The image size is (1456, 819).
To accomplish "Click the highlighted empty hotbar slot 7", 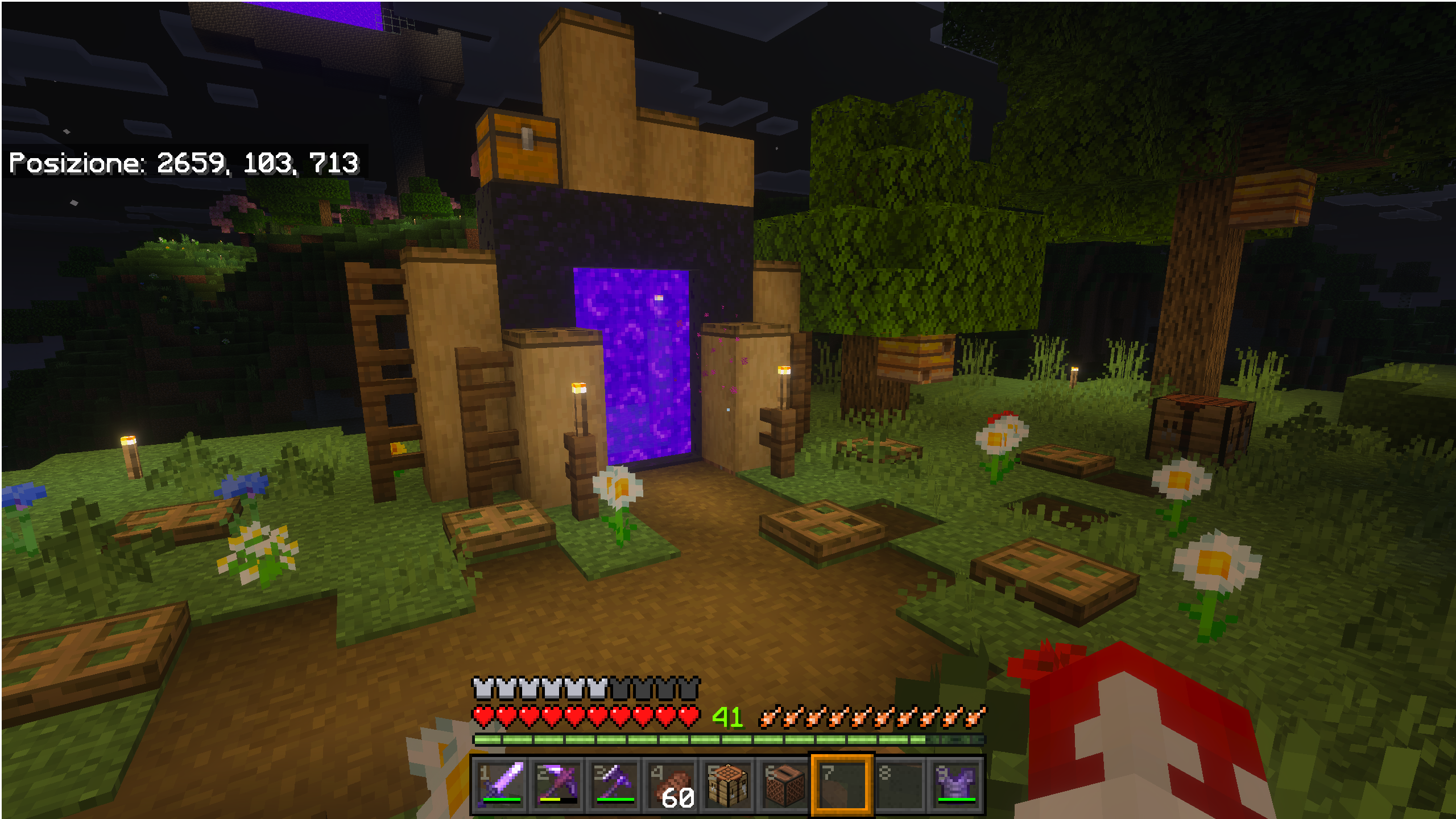I will 842,785.
